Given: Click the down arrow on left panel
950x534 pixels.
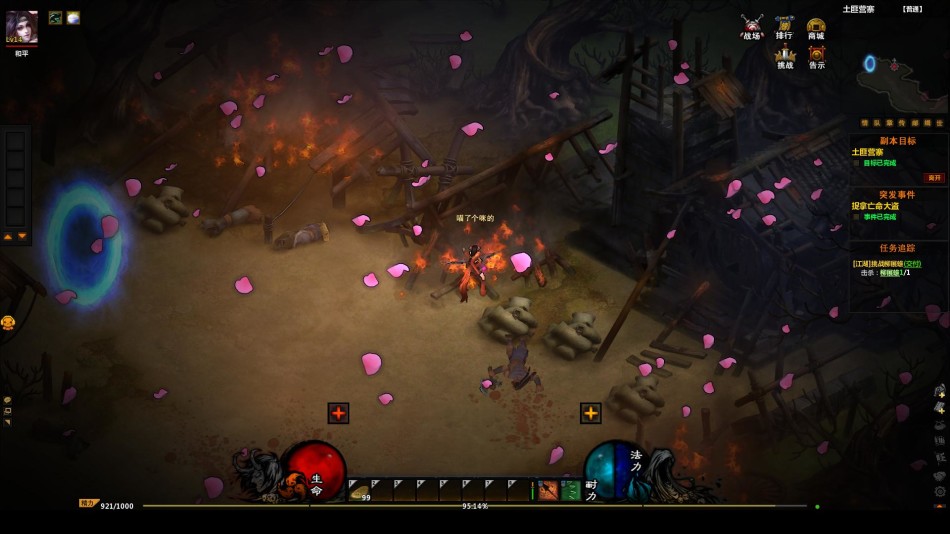Looking at the screenshot, I should click(x=22, y=237).
